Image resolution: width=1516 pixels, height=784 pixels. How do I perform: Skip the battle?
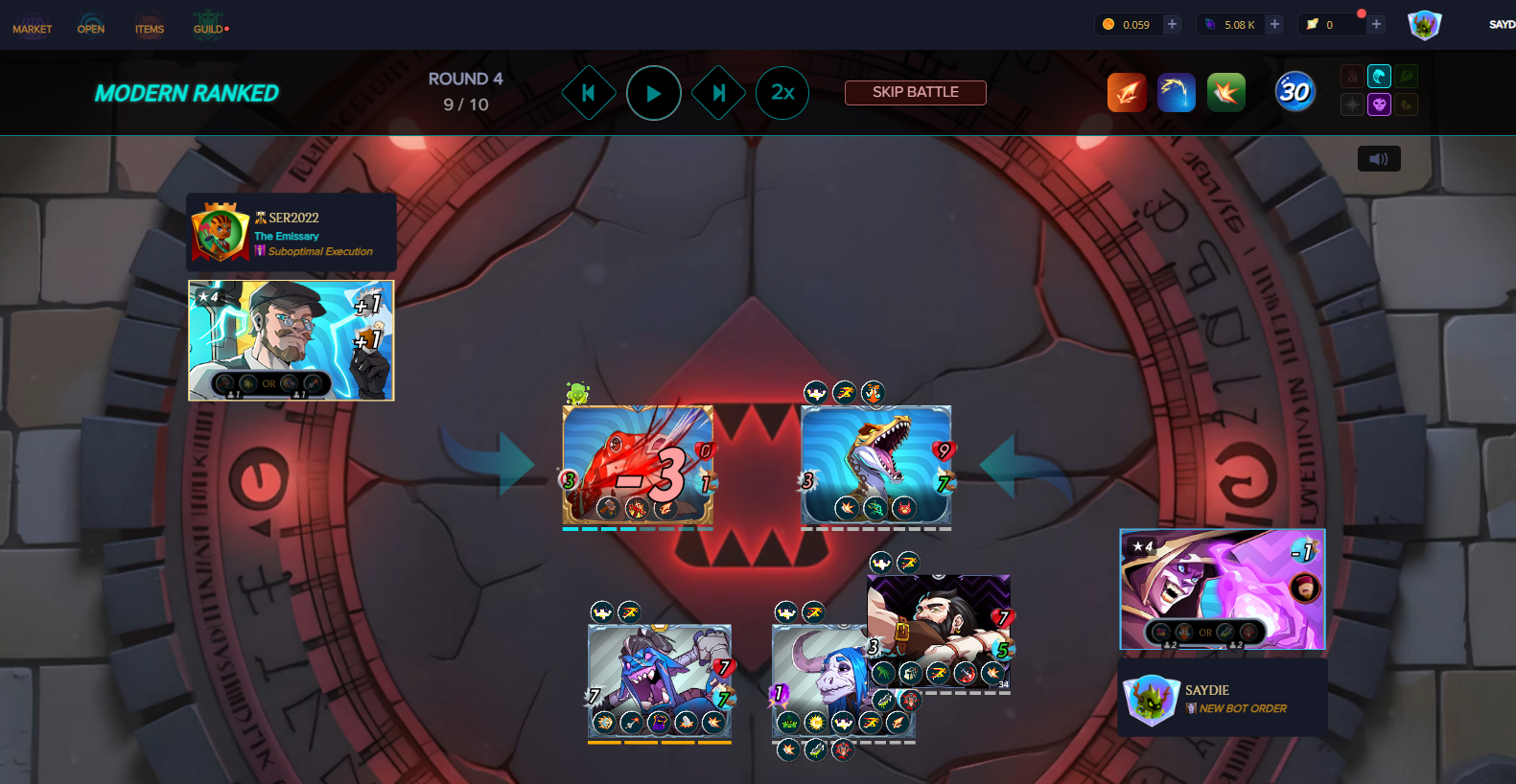(915, 92)
